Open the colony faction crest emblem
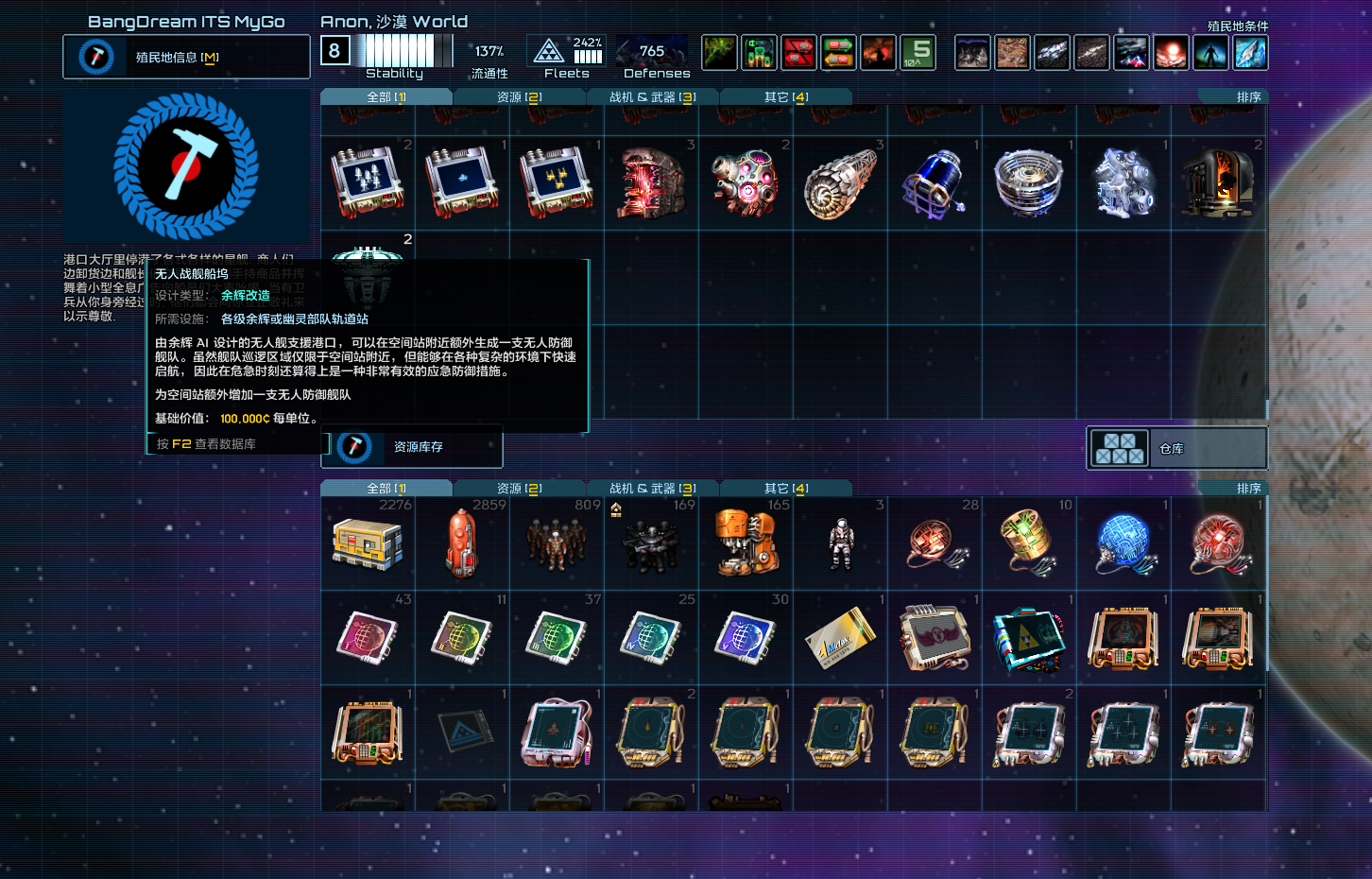This screenshot has height=879, width=1372. pyautogui.click(x=186, y=166)
